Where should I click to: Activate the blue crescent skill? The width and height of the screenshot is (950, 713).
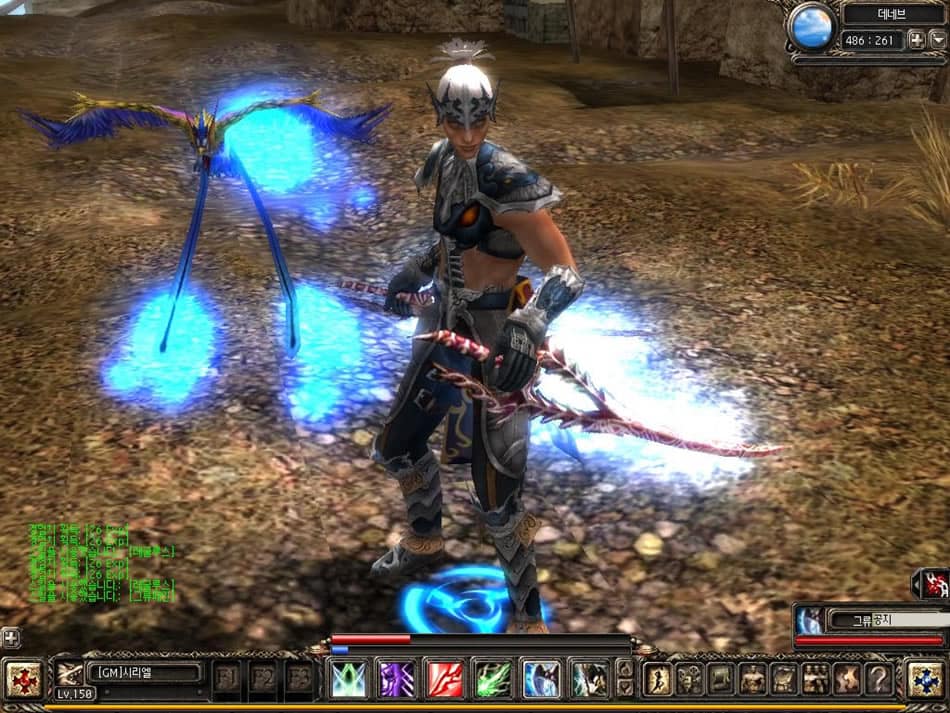pos(541,678)
